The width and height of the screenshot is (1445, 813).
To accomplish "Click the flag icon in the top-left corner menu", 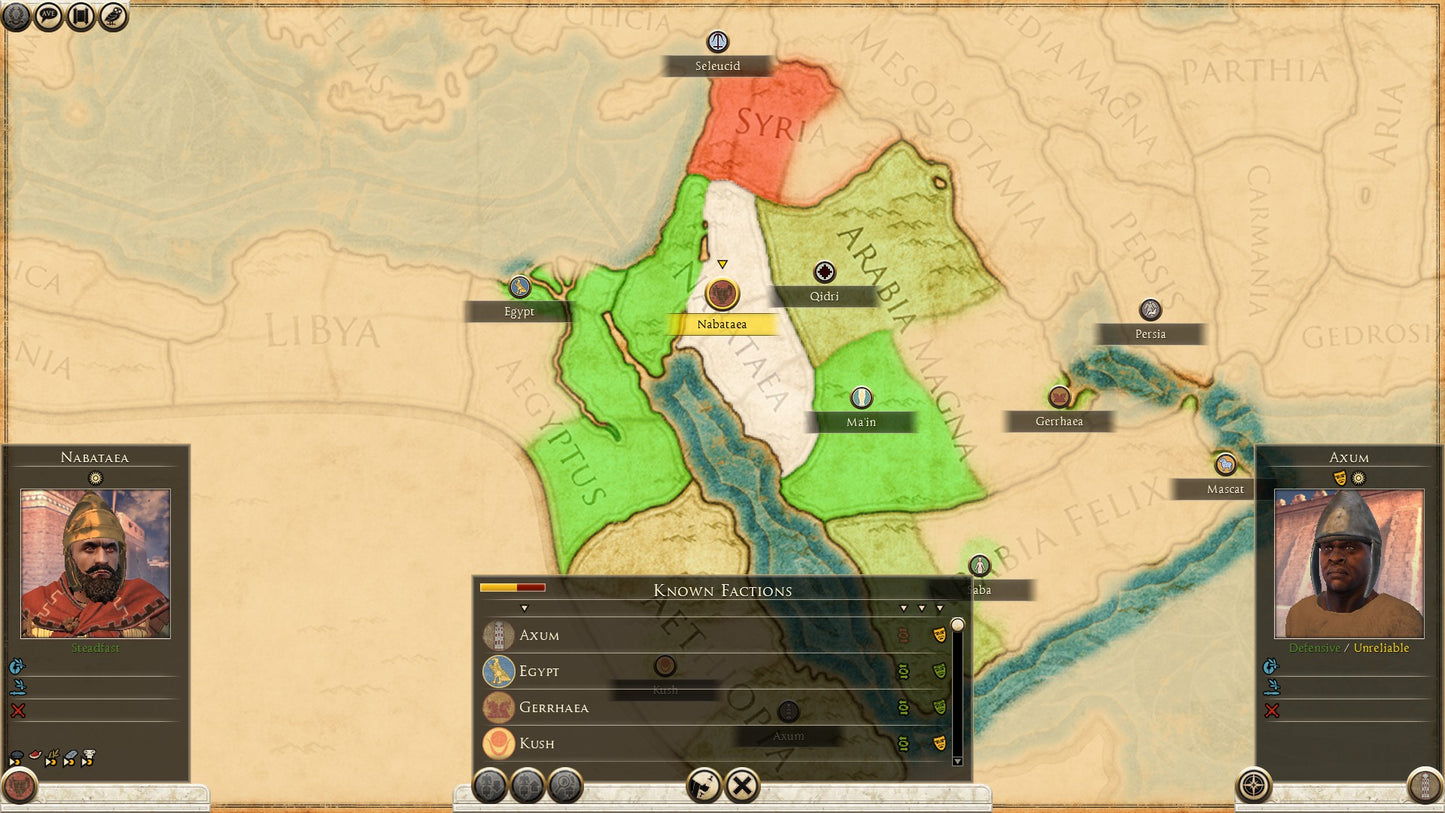I will (80, 17).
